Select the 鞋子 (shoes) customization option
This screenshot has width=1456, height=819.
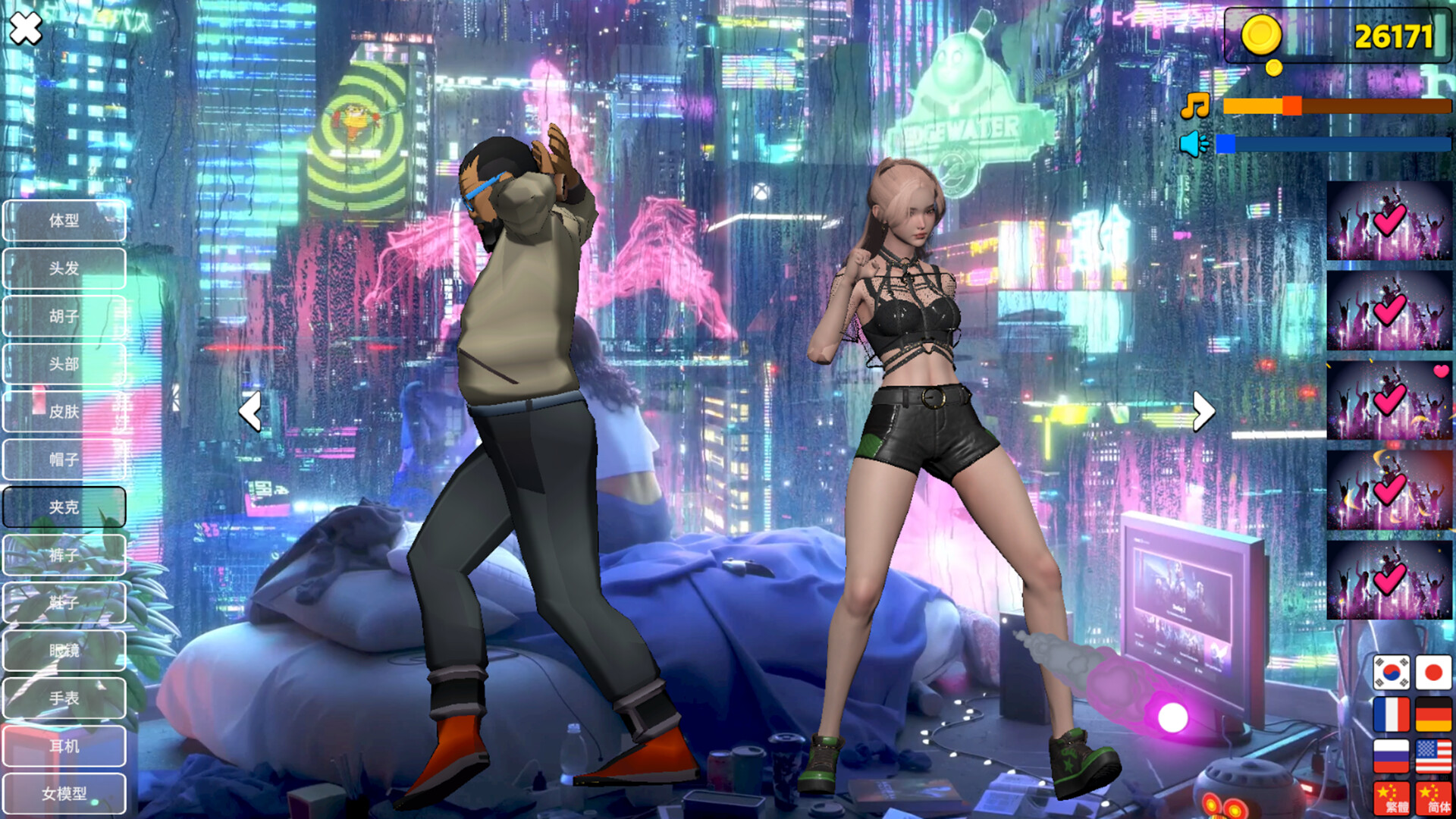(x=64, y=602)
